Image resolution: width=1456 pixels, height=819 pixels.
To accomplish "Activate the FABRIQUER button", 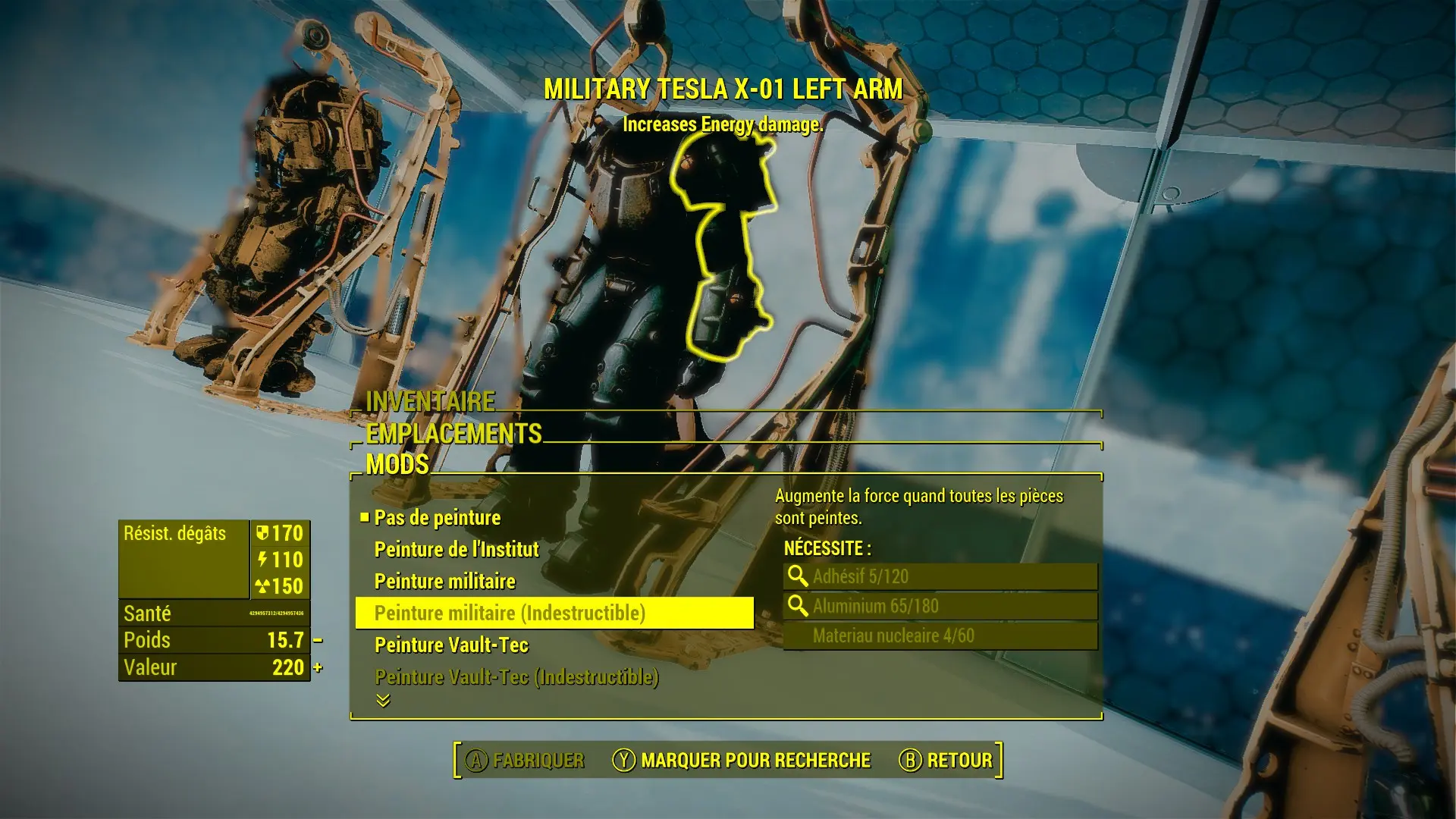I will coord(525,761).
